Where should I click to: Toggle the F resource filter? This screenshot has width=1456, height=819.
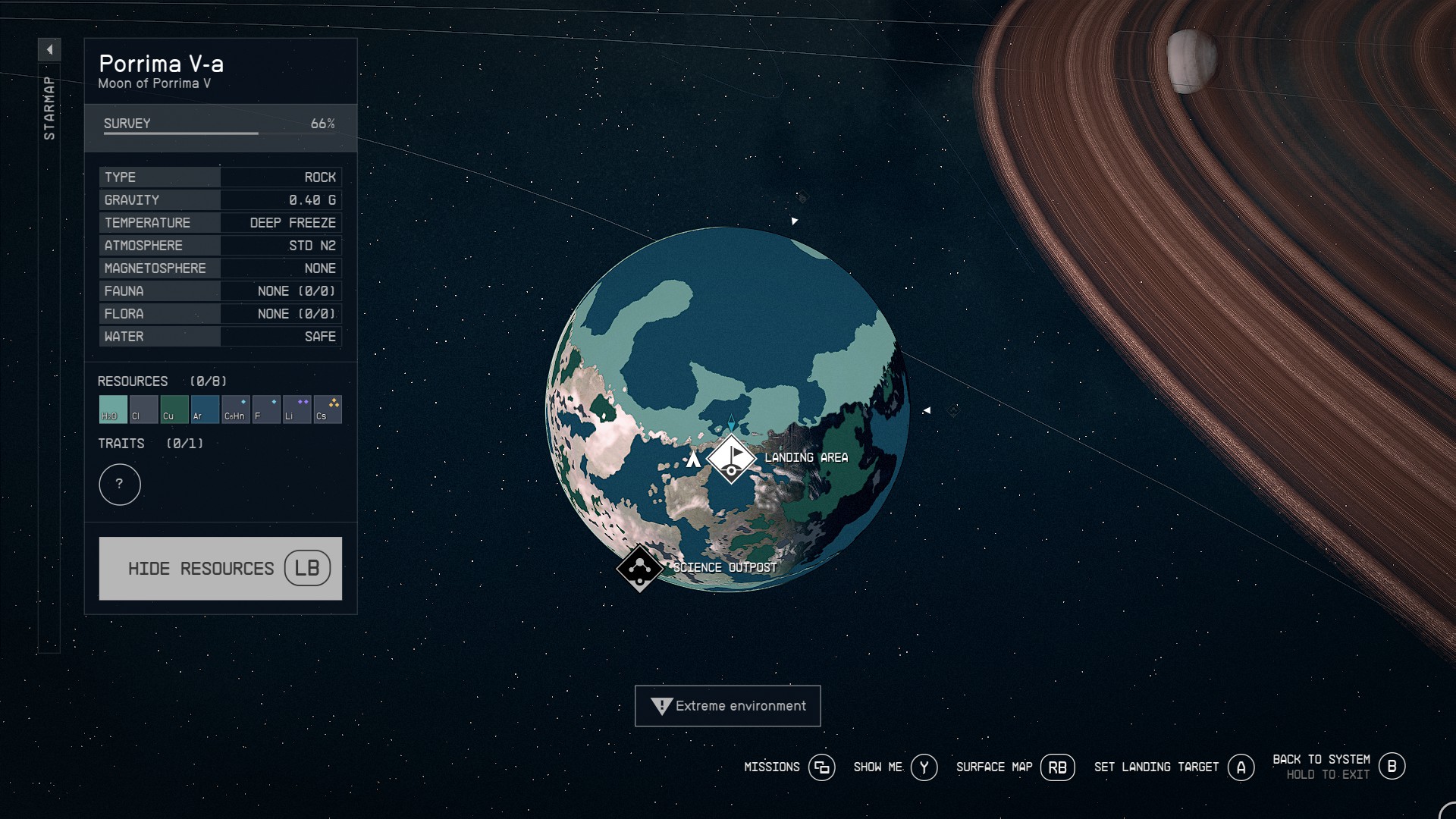(x=266, y=409)
